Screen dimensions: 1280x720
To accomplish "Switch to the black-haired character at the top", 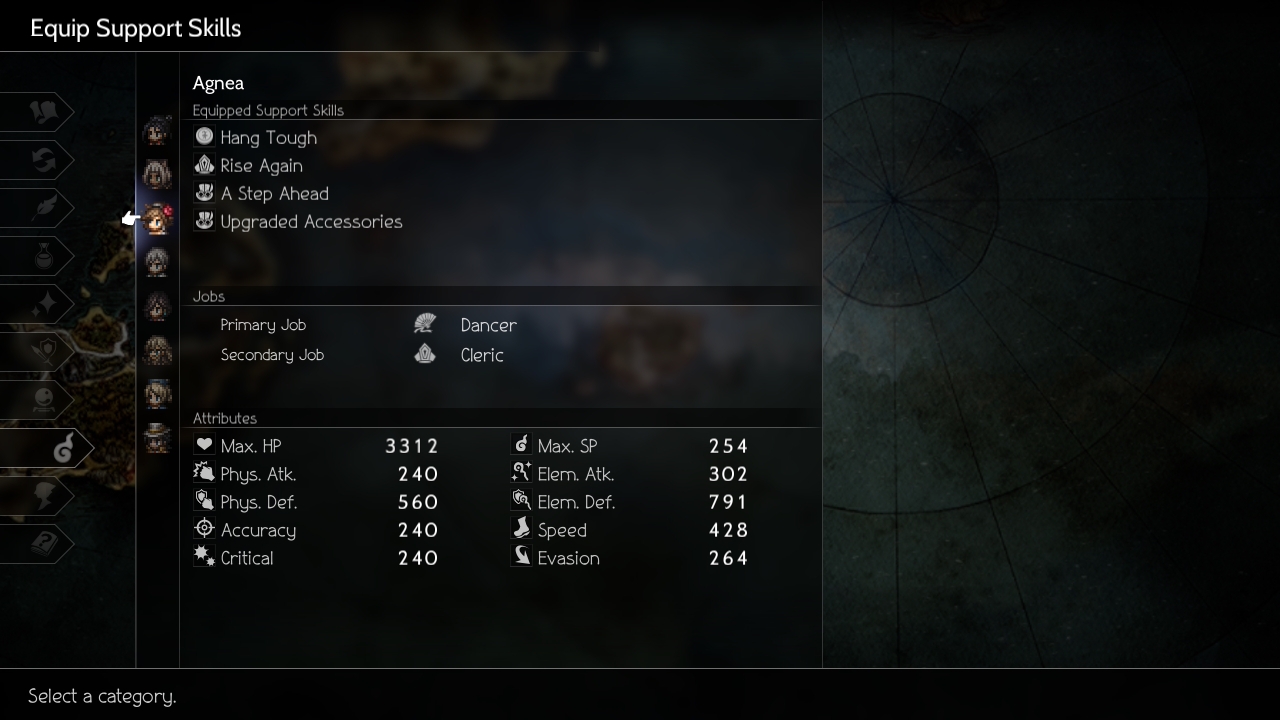I will [x=157, y=132].
